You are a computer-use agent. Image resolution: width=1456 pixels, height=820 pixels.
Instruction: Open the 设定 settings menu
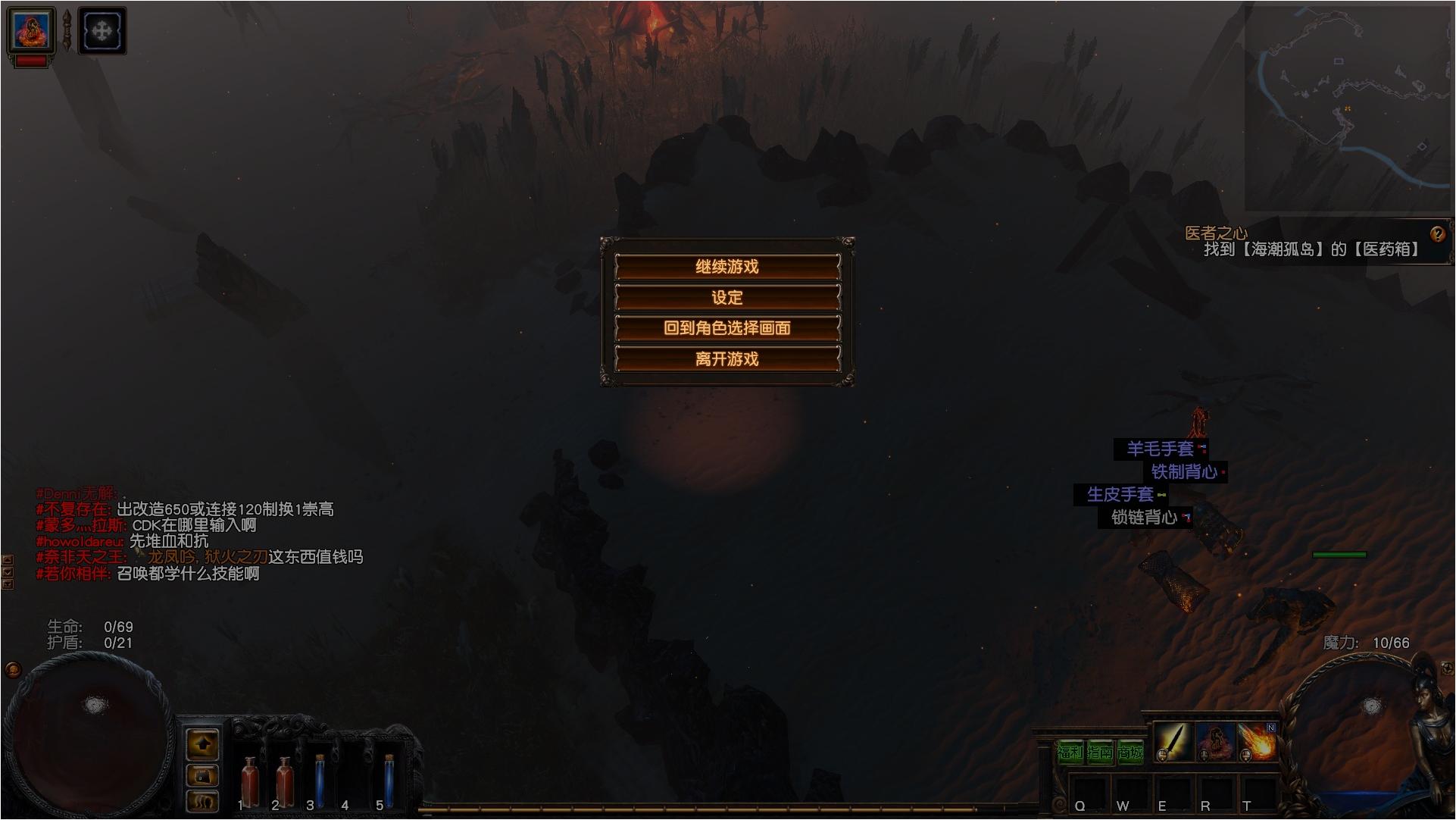coord(727,297)
